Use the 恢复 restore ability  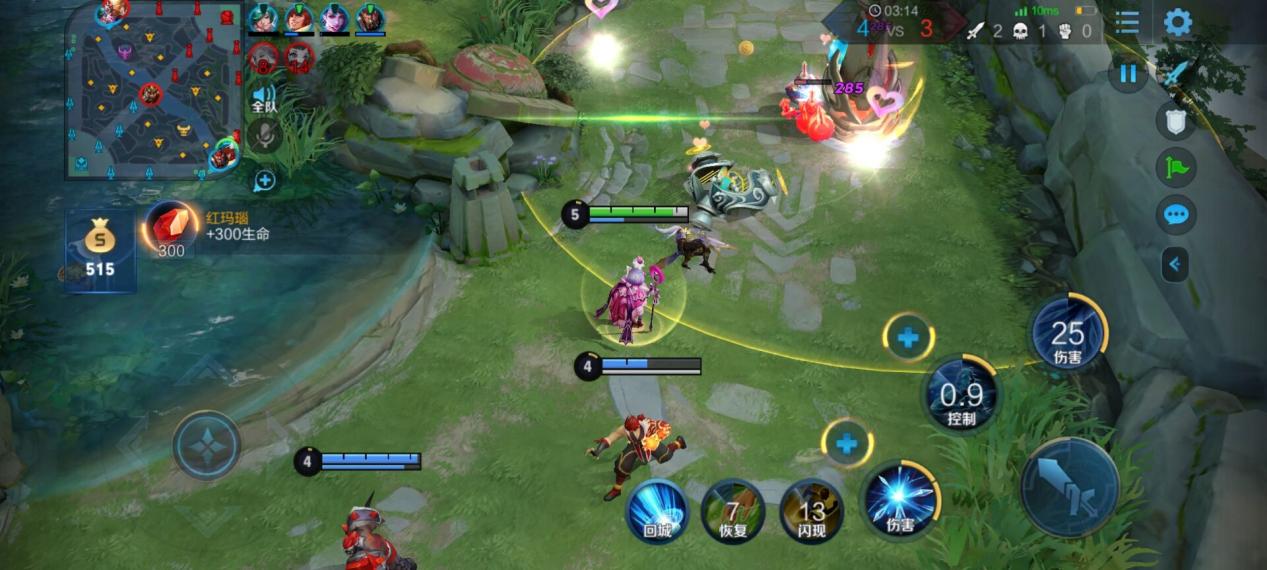[x=733, y=510]
